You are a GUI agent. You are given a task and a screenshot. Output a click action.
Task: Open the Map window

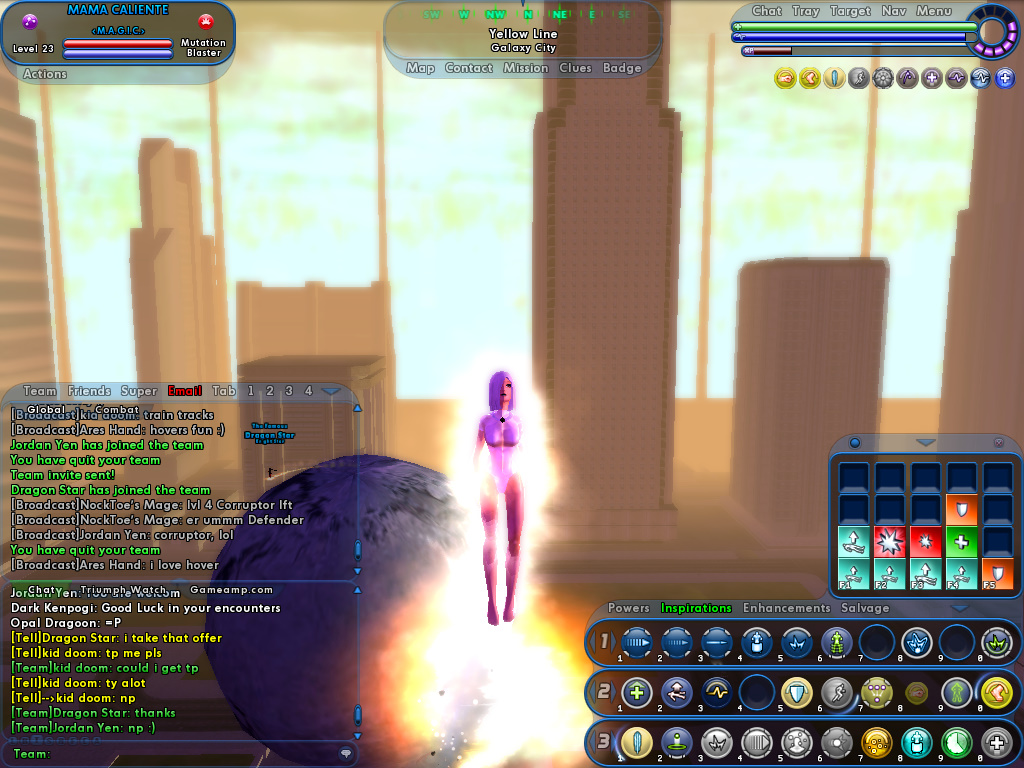[x=420, y=68]
